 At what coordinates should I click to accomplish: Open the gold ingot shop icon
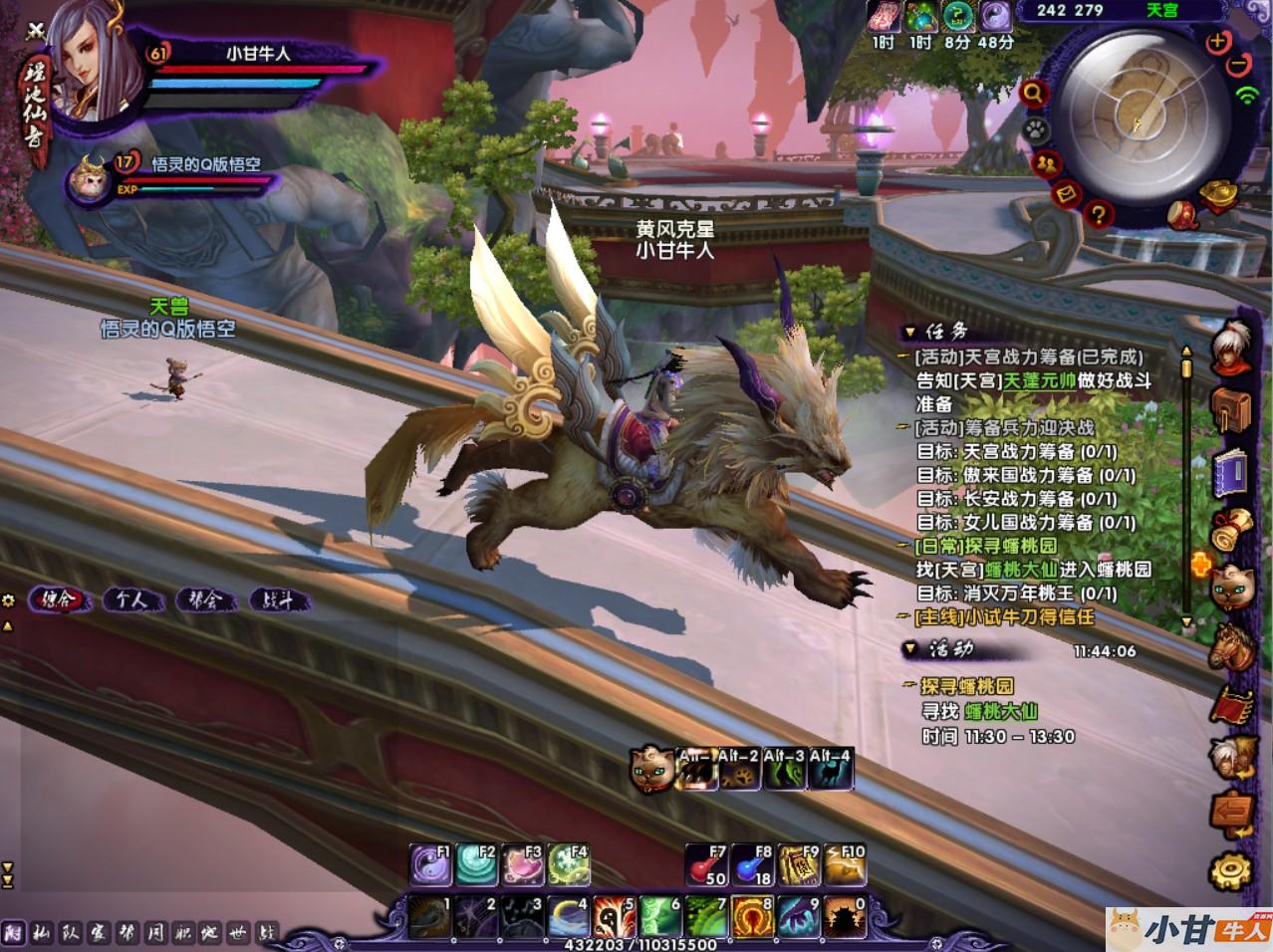[1220, 195]
